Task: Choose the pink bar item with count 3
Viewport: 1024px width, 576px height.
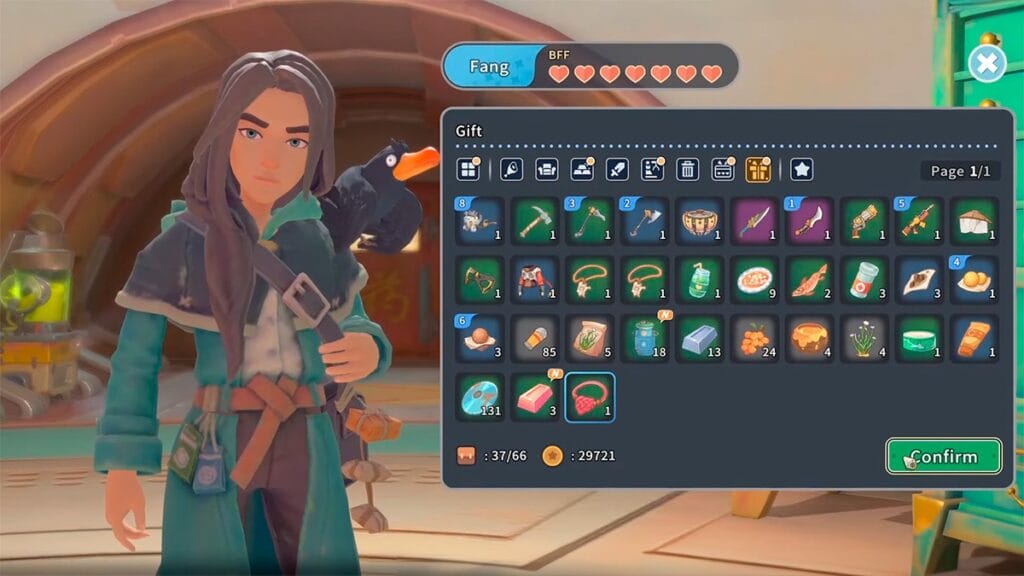Action: pos(536,397)
